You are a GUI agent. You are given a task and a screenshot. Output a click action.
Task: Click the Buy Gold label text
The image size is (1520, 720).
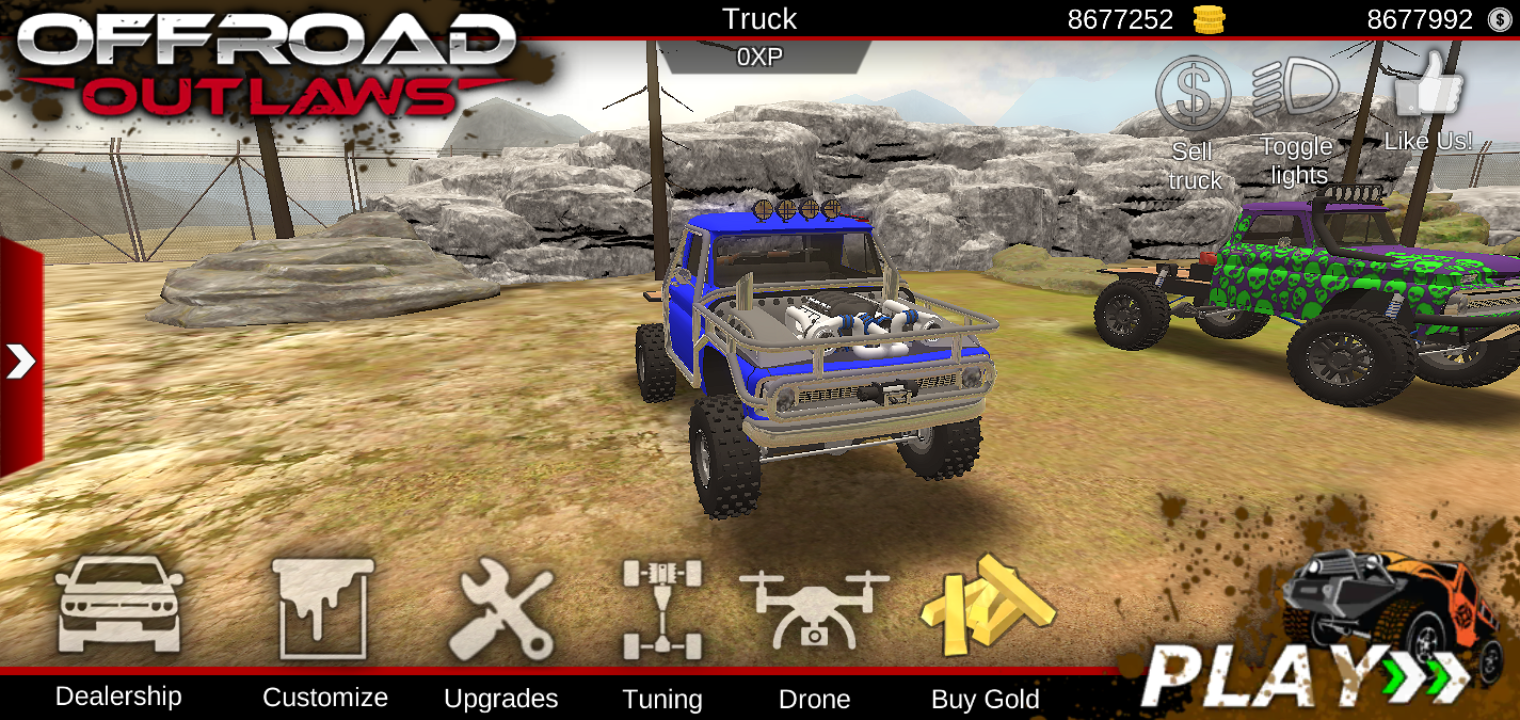coord(985,699)
